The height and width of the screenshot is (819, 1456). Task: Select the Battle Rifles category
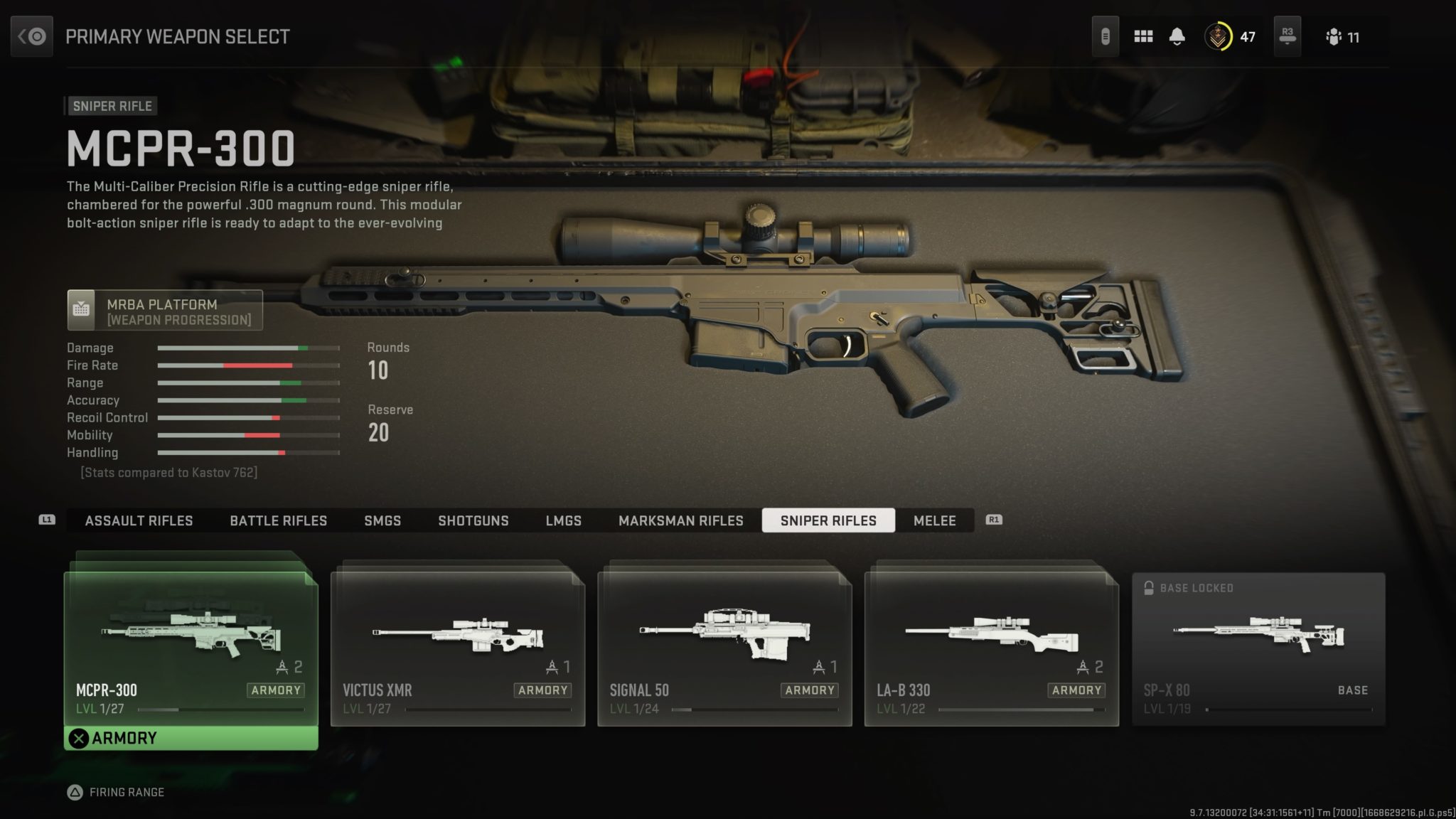click(x=277, y=520)
